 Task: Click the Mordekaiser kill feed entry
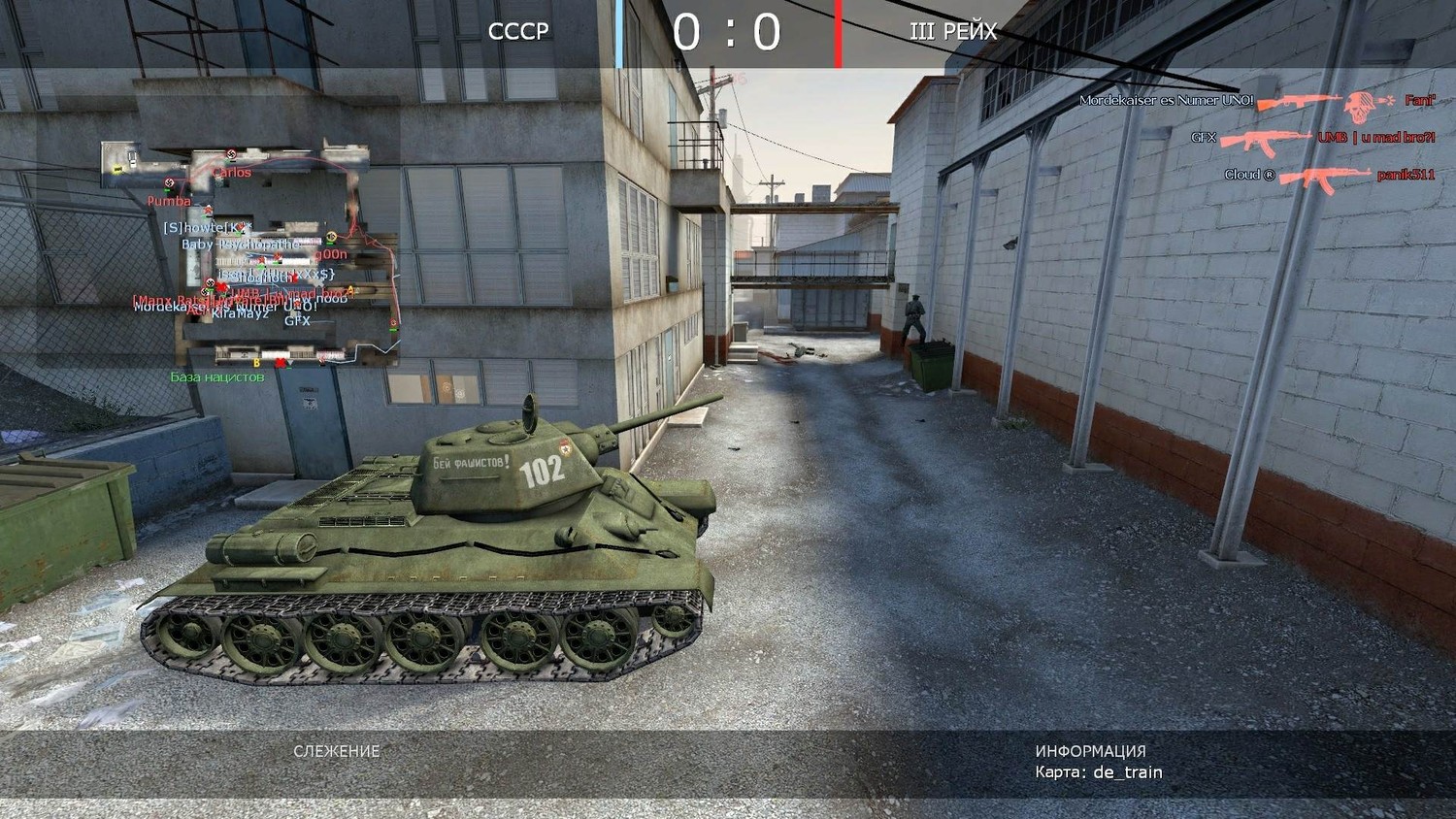click(1257, 101)
